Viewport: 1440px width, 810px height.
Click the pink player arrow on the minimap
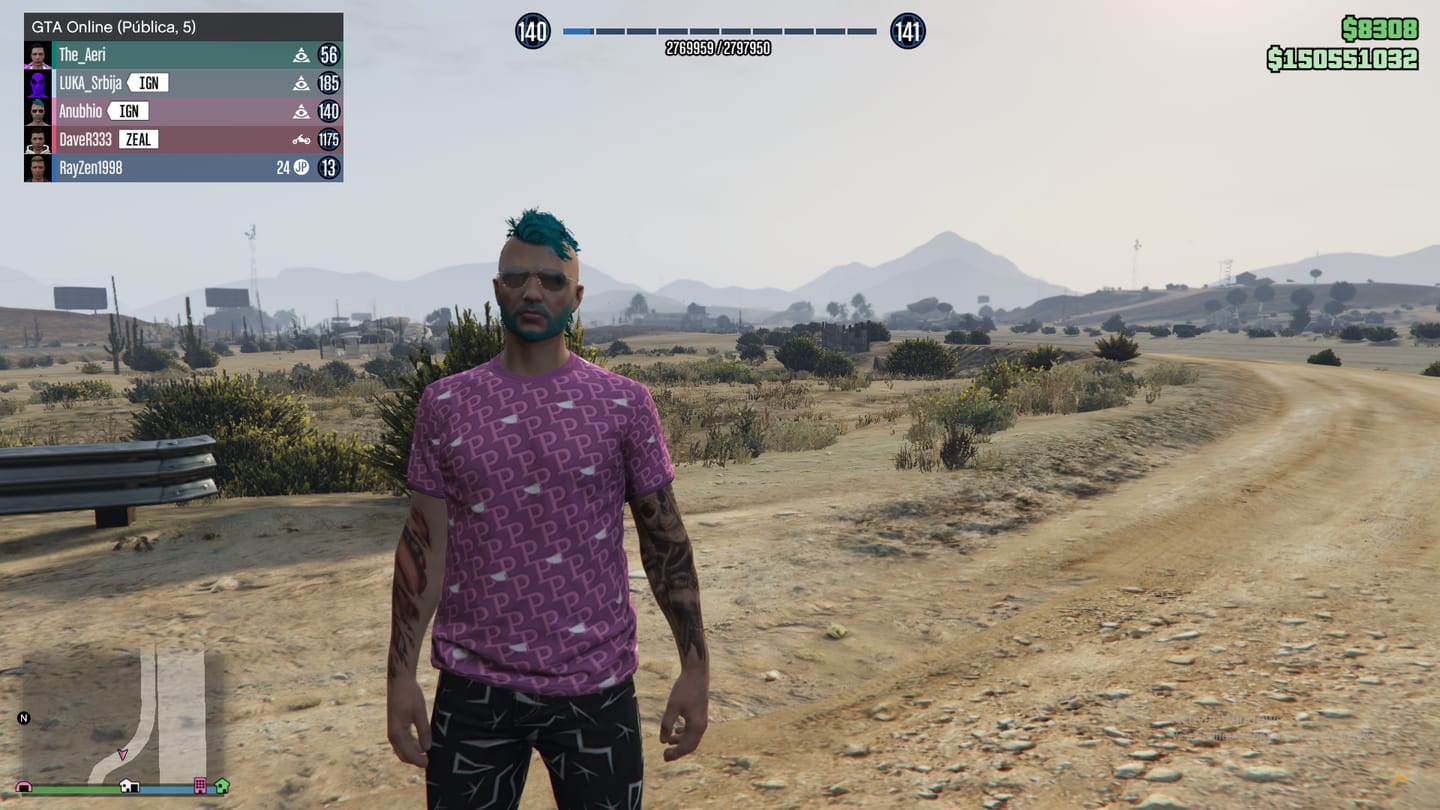(x=123, y=754)
